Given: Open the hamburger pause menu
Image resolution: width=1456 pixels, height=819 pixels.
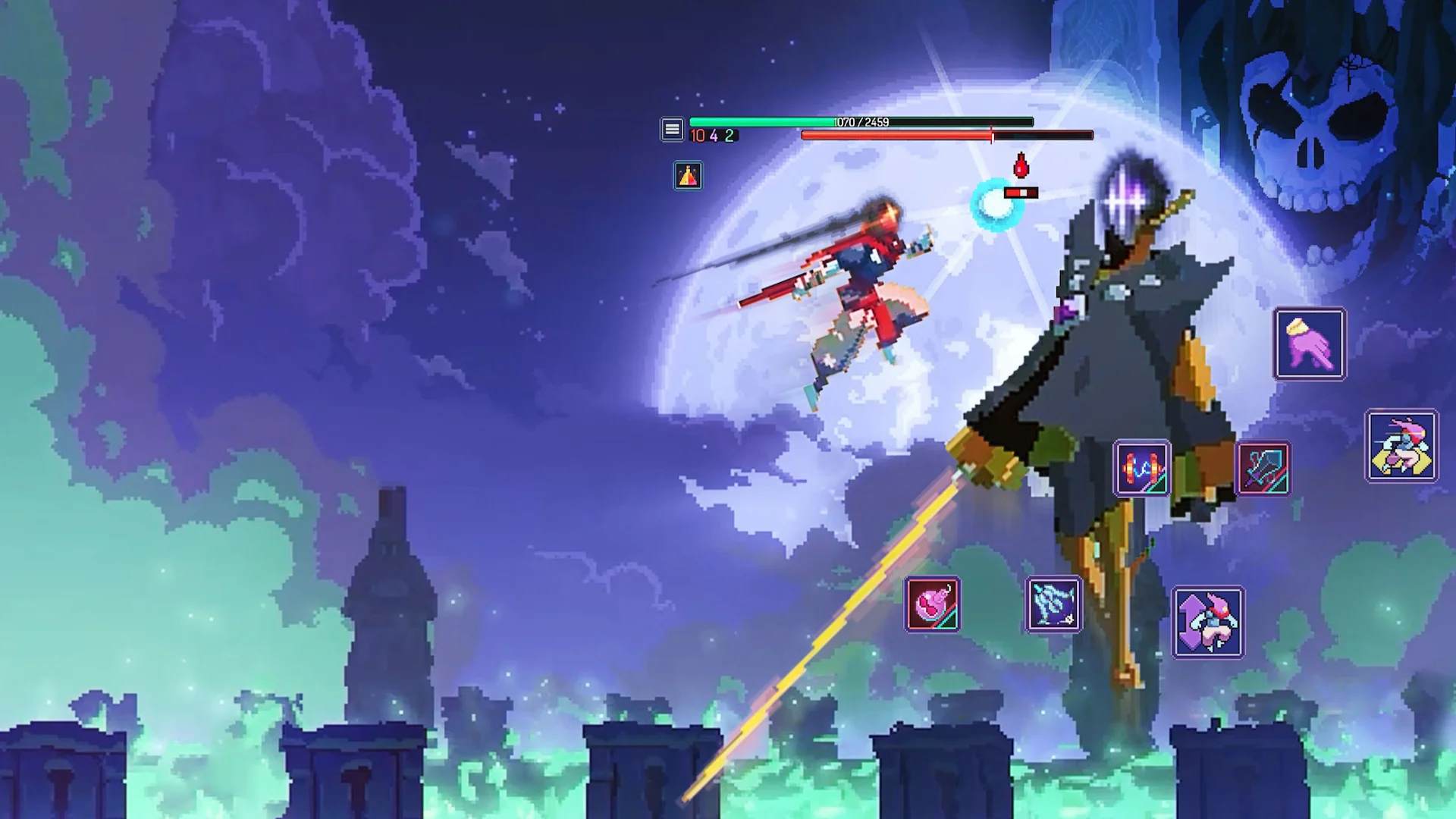Looking at the screenshot, I should (x=672, y=130).
